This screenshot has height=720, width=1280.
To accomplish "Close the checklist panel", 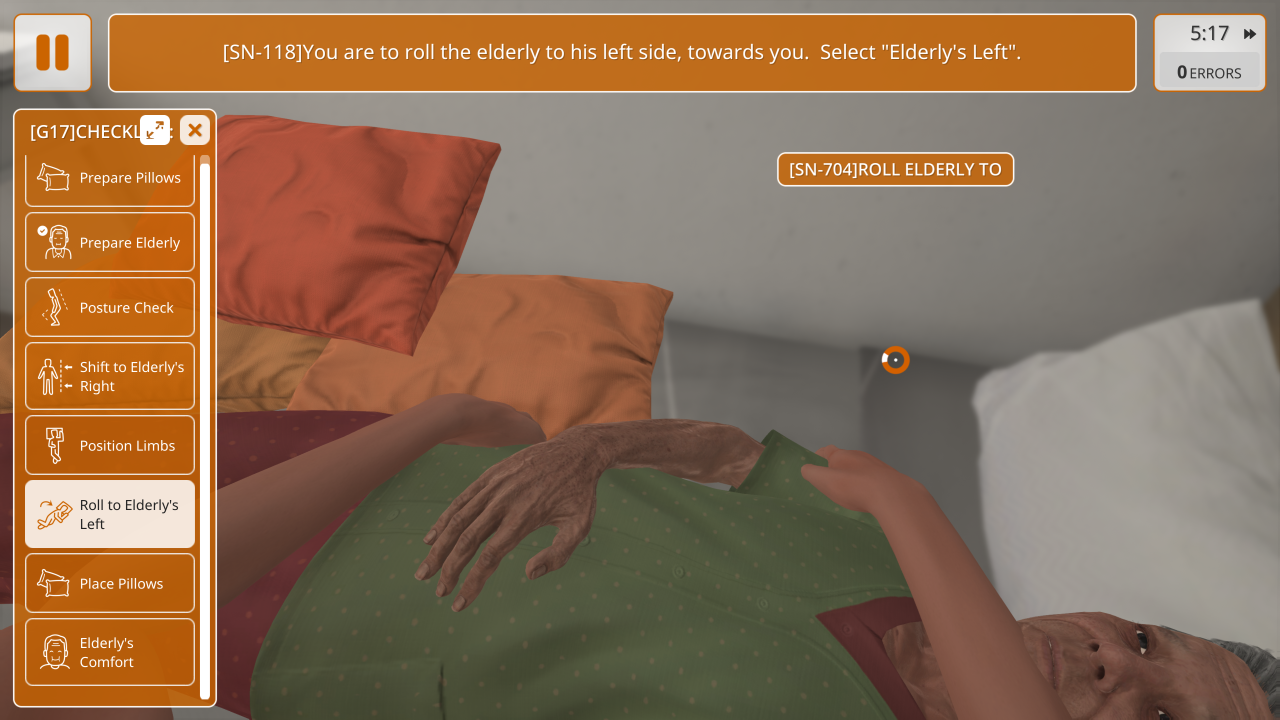I will point(195,130).
